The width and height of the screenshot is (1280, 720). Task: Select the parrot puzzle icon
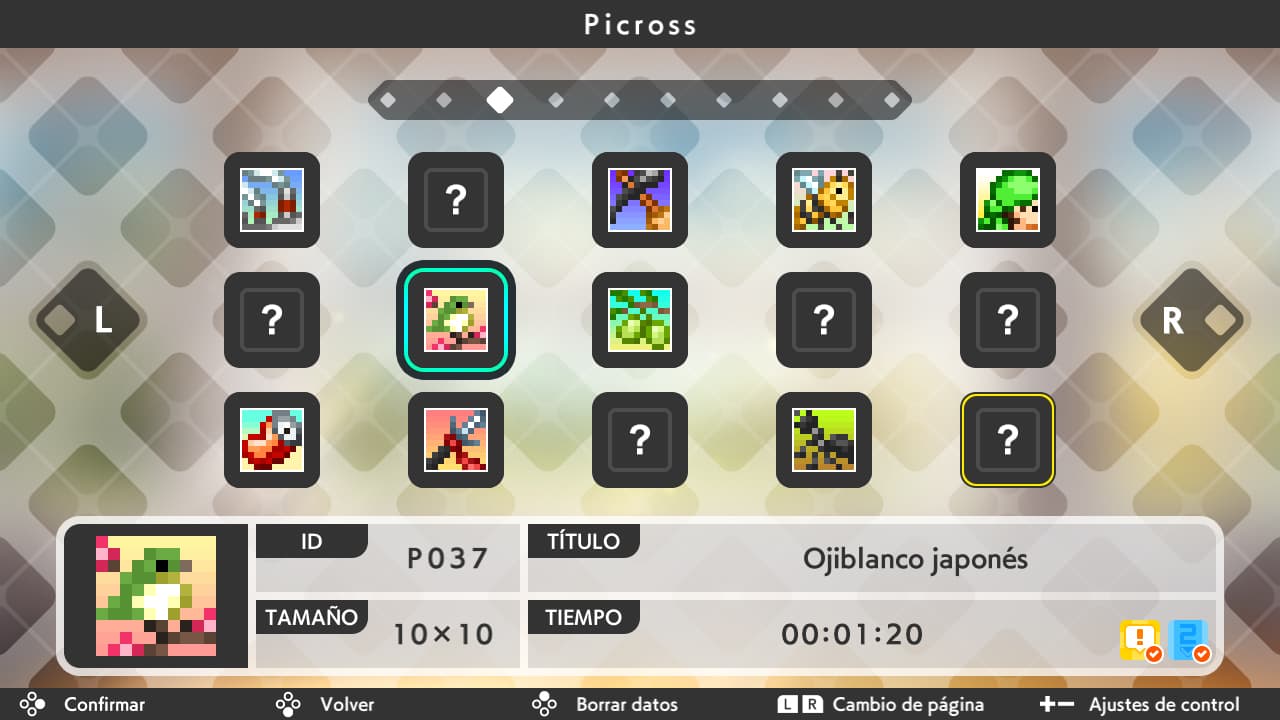coord(271,439)
